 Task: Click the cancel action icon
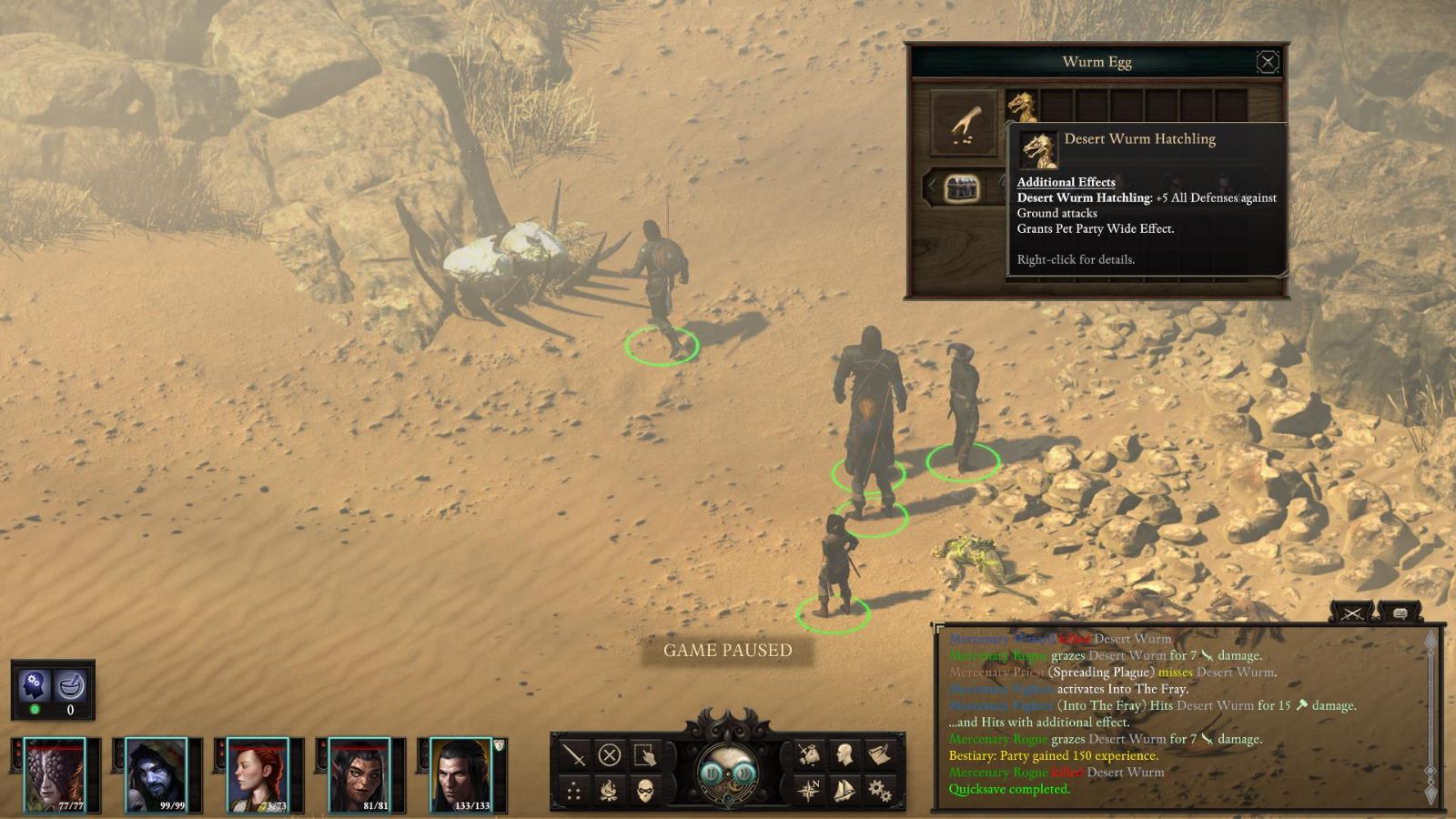pyautogui.click(x=610, y=756)
